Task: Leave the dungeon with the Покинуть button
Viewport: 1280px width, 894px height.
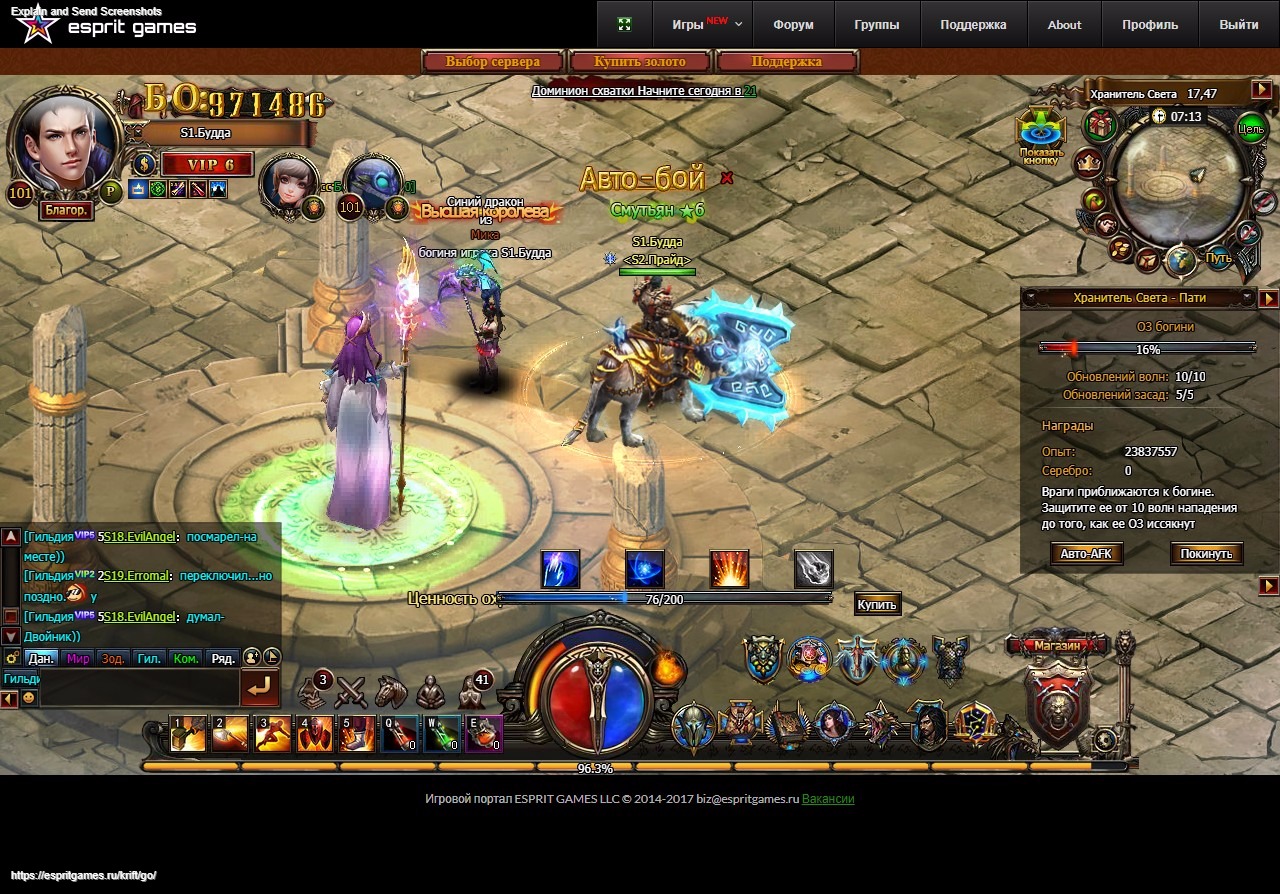Action: click(x=1207, y=553)
